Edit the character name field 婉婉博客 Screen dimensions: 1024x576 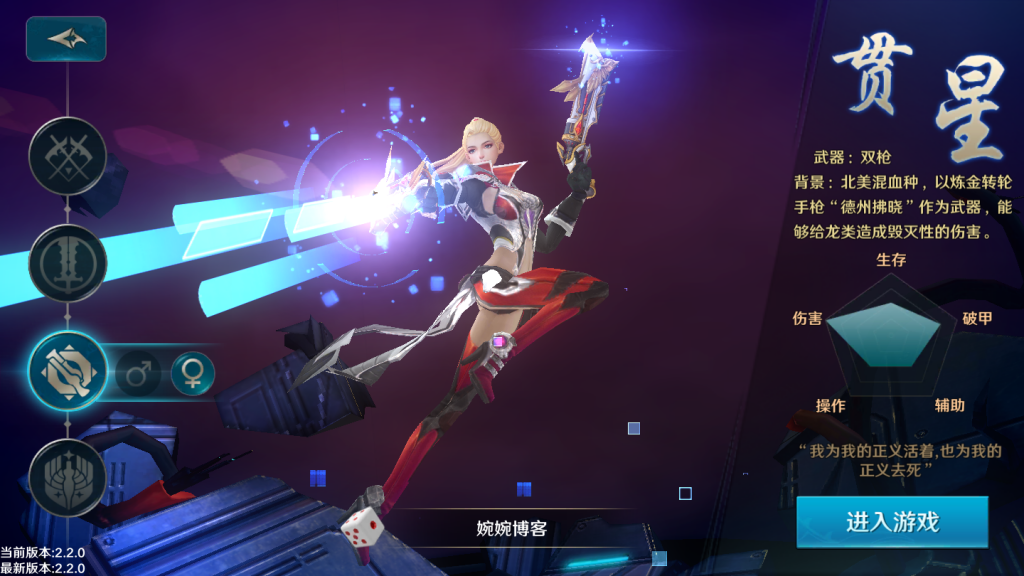click(x=511, y=527)
